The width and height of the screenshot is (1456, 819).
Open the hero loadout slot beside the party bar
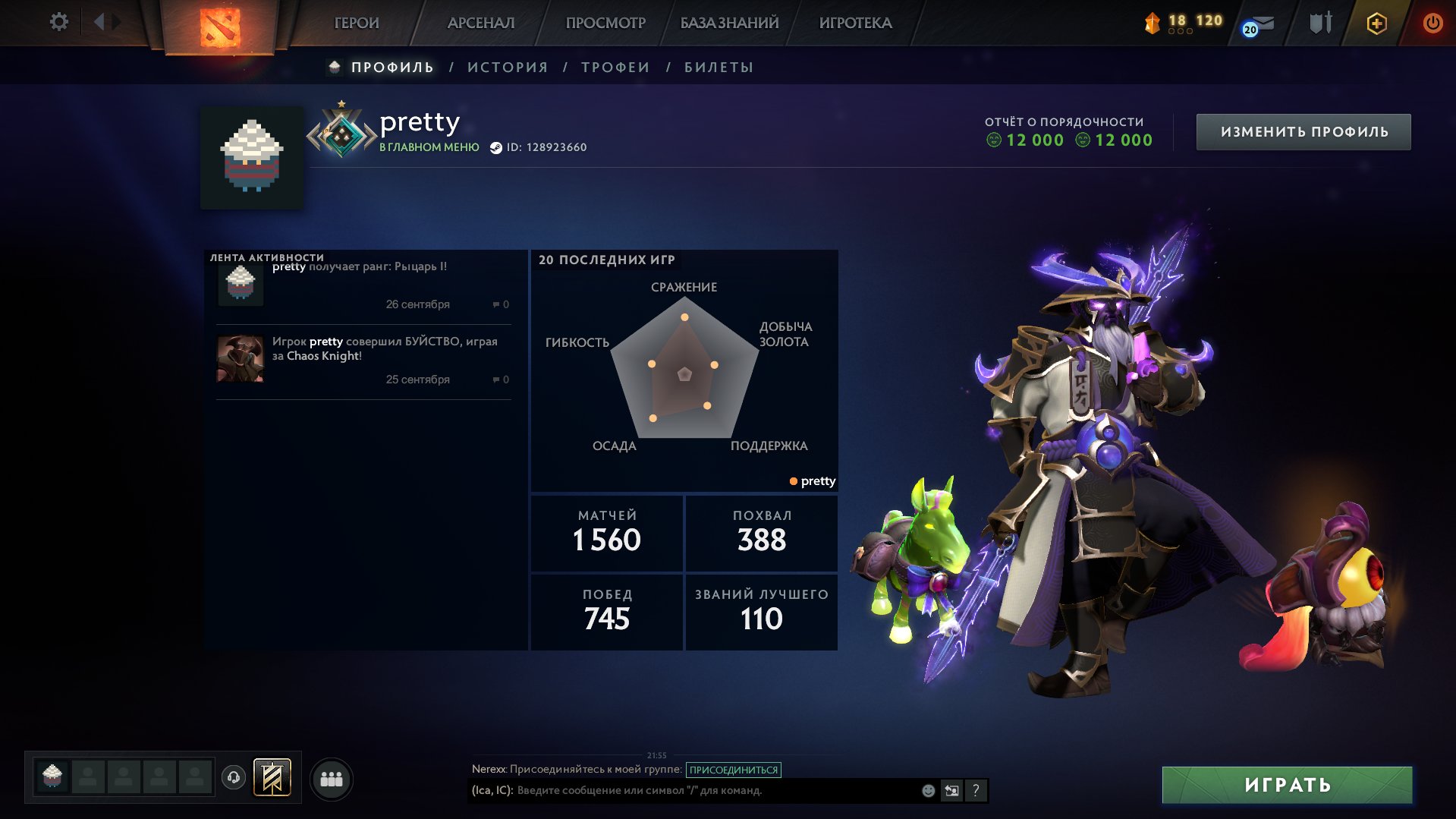pos(273,778)
